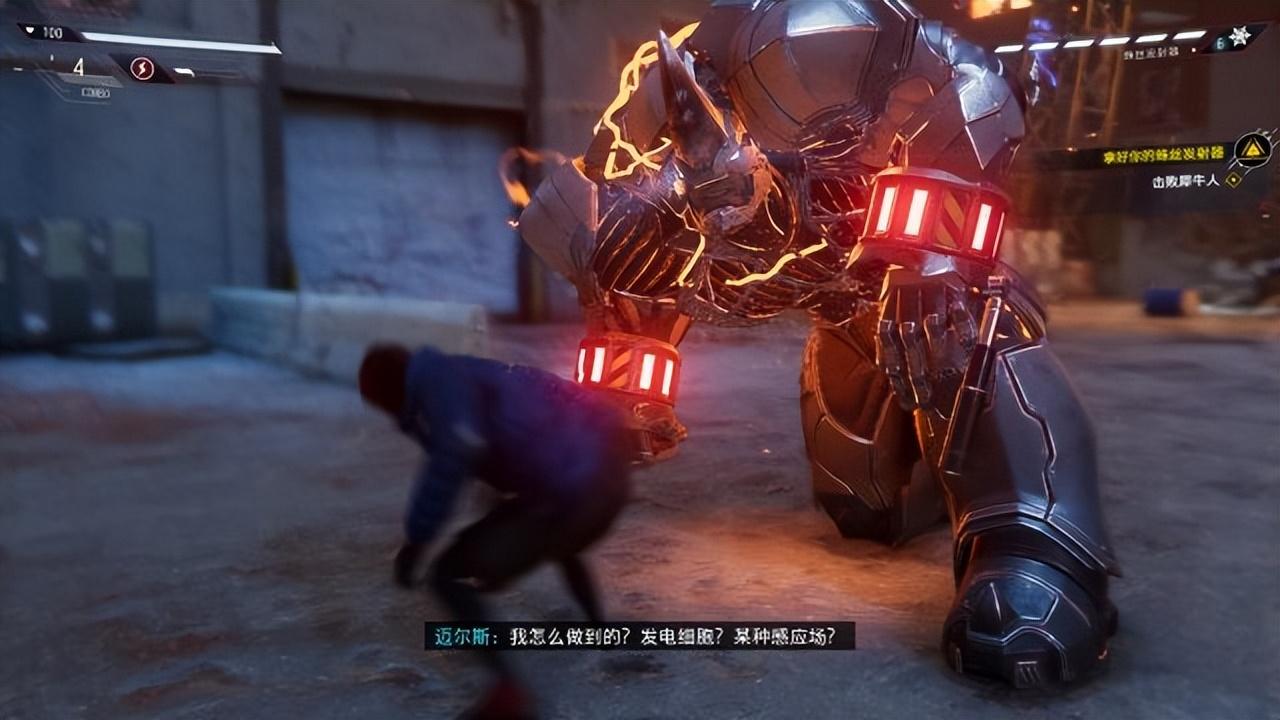This screenshot has height=720, width=1280.
Task: Open the yellow triangle mission tracker icon
Action: (x=1251, y=151)
